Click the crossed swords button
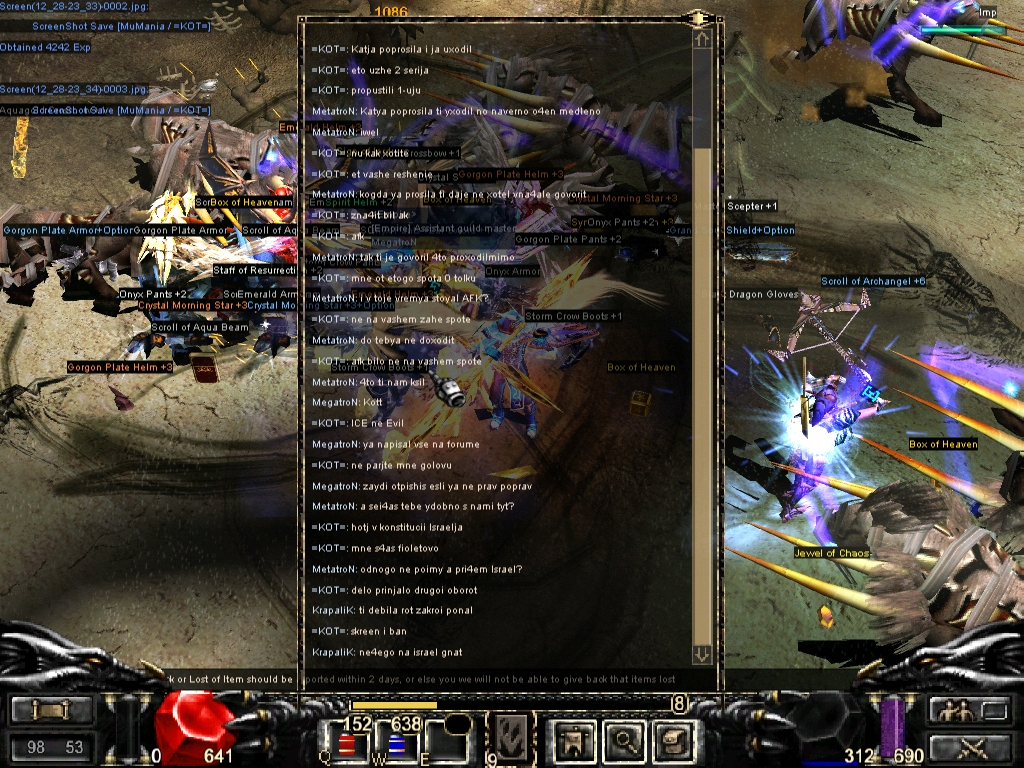The height and width of the screenshot is (768, 1024). [x=968, y=746]
